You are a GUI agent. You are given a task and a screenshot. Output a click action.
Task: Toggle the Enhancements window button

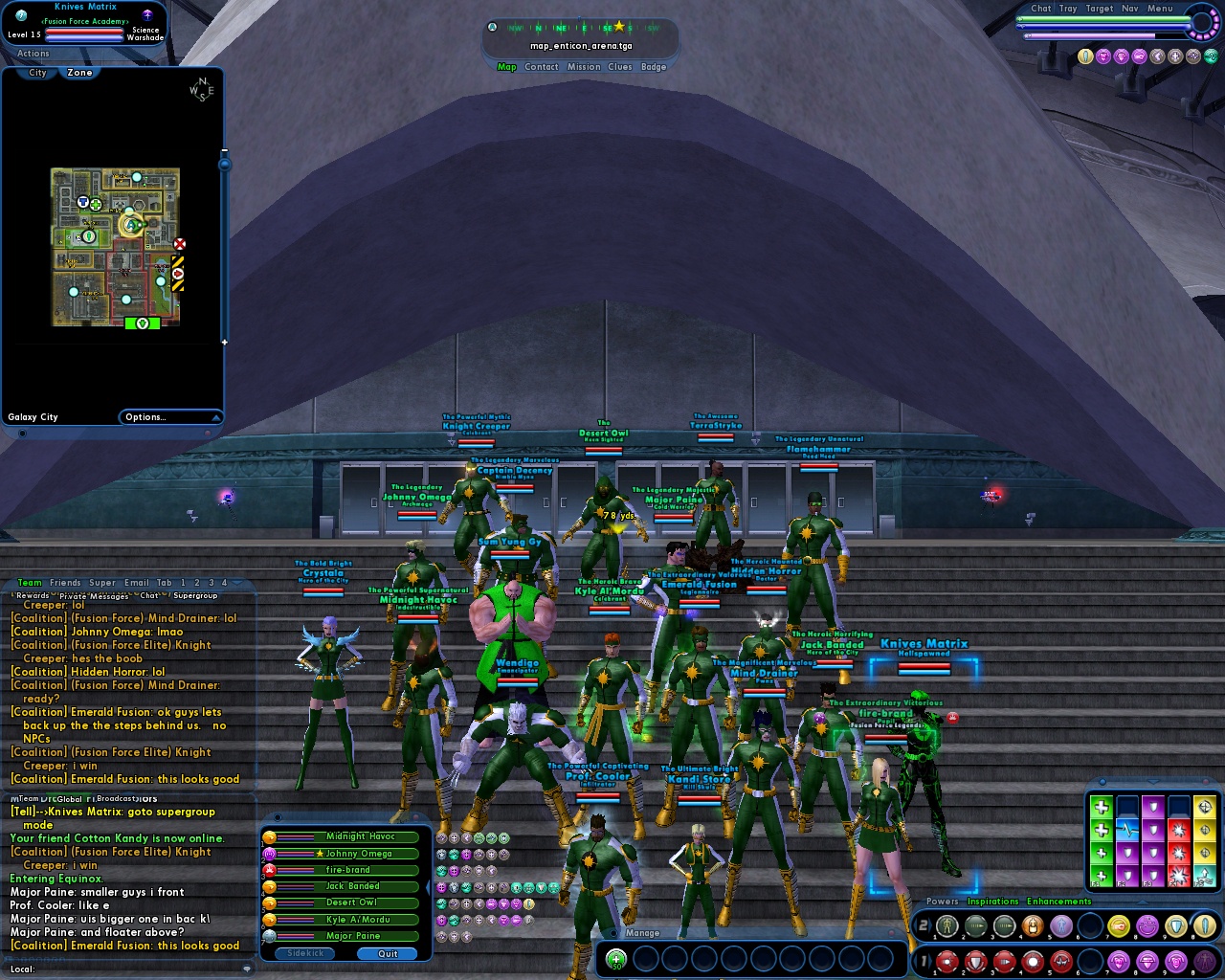click(1058, 902)
